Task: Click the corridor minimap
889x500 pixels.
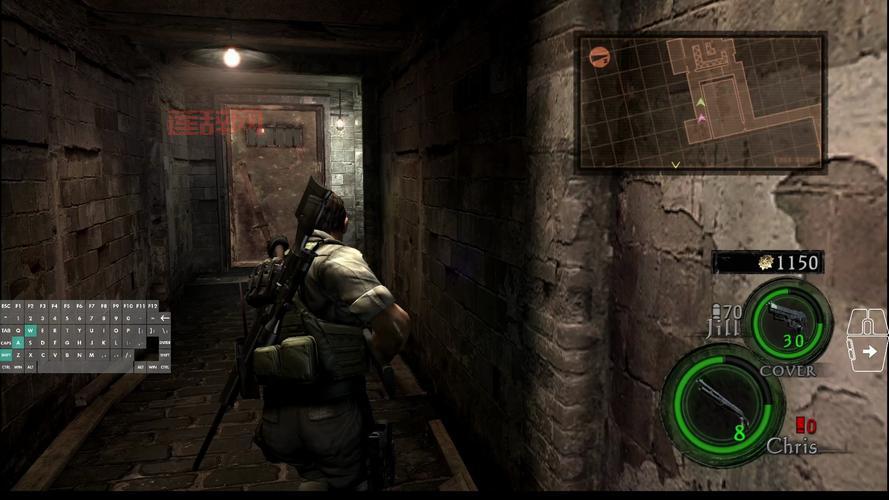Action: (x=701, y=100)
